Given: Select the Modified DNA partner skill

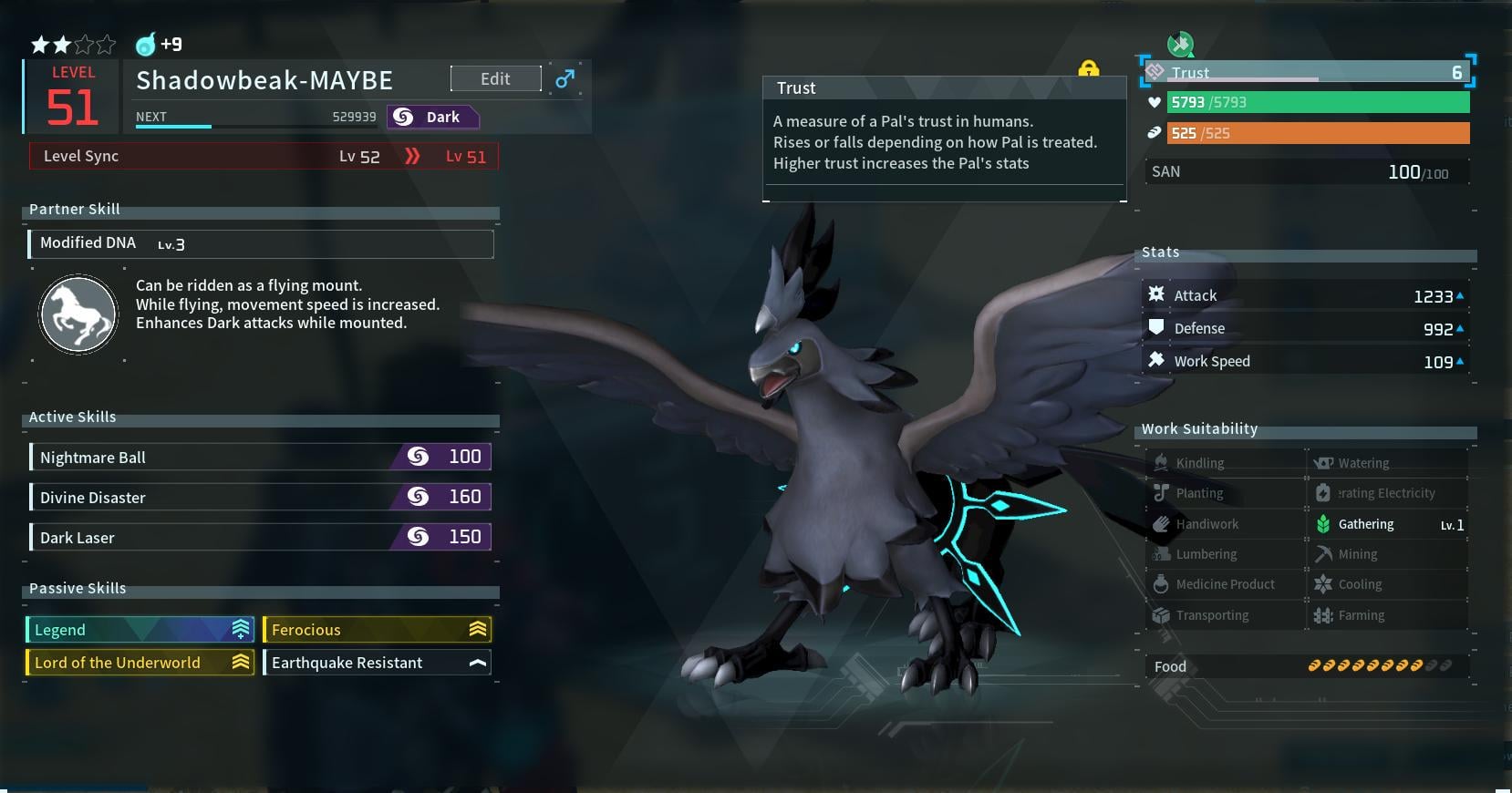Looking at the screenshot, I should (x=262, y=243).
